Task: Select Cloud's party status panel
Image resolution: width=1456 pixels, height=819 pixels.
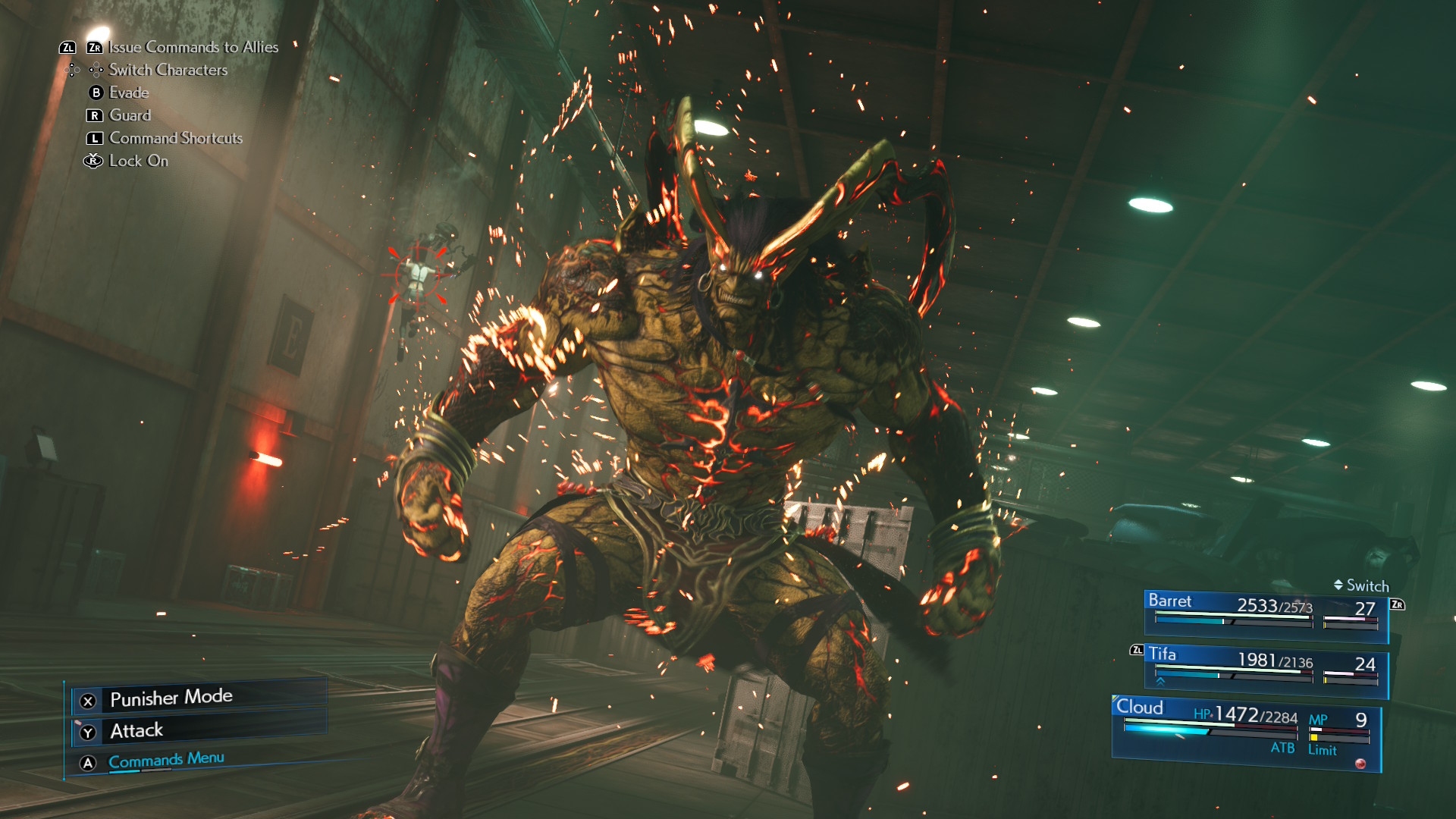Action: point(1245,731)
